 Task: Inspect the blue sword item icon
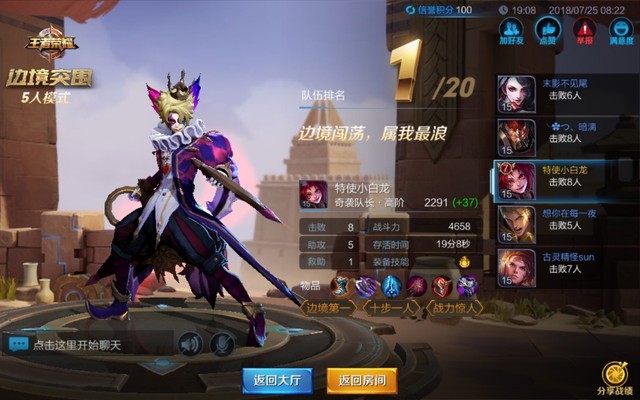[392, 286]
